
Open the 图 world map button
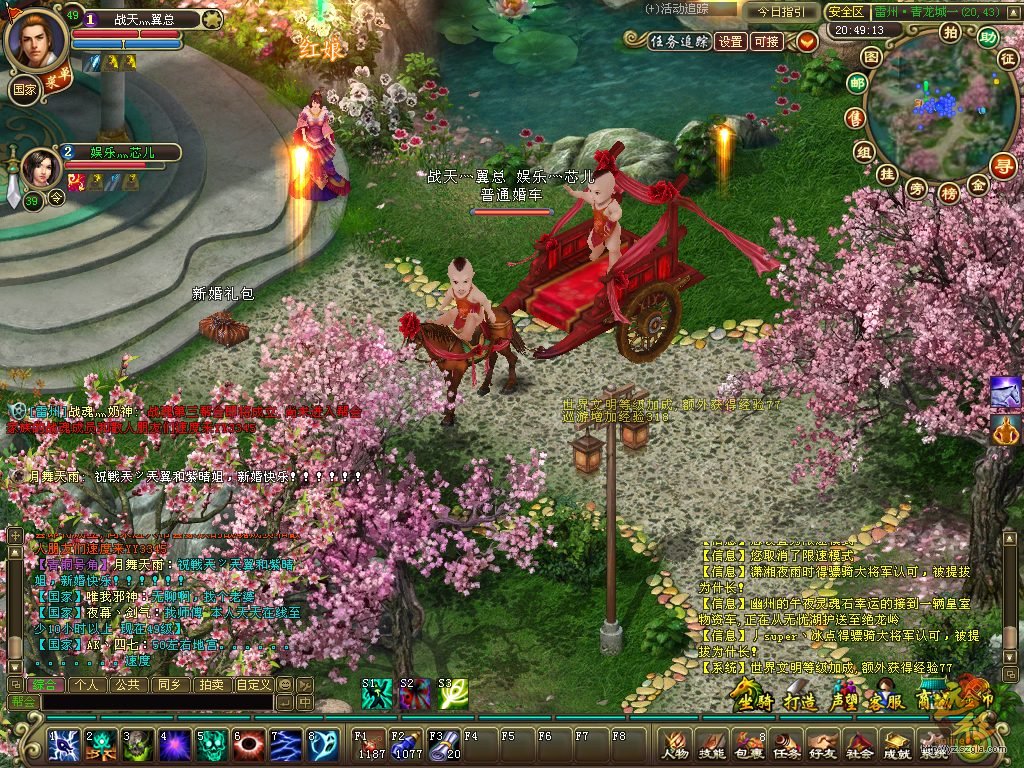coord(872,57)
